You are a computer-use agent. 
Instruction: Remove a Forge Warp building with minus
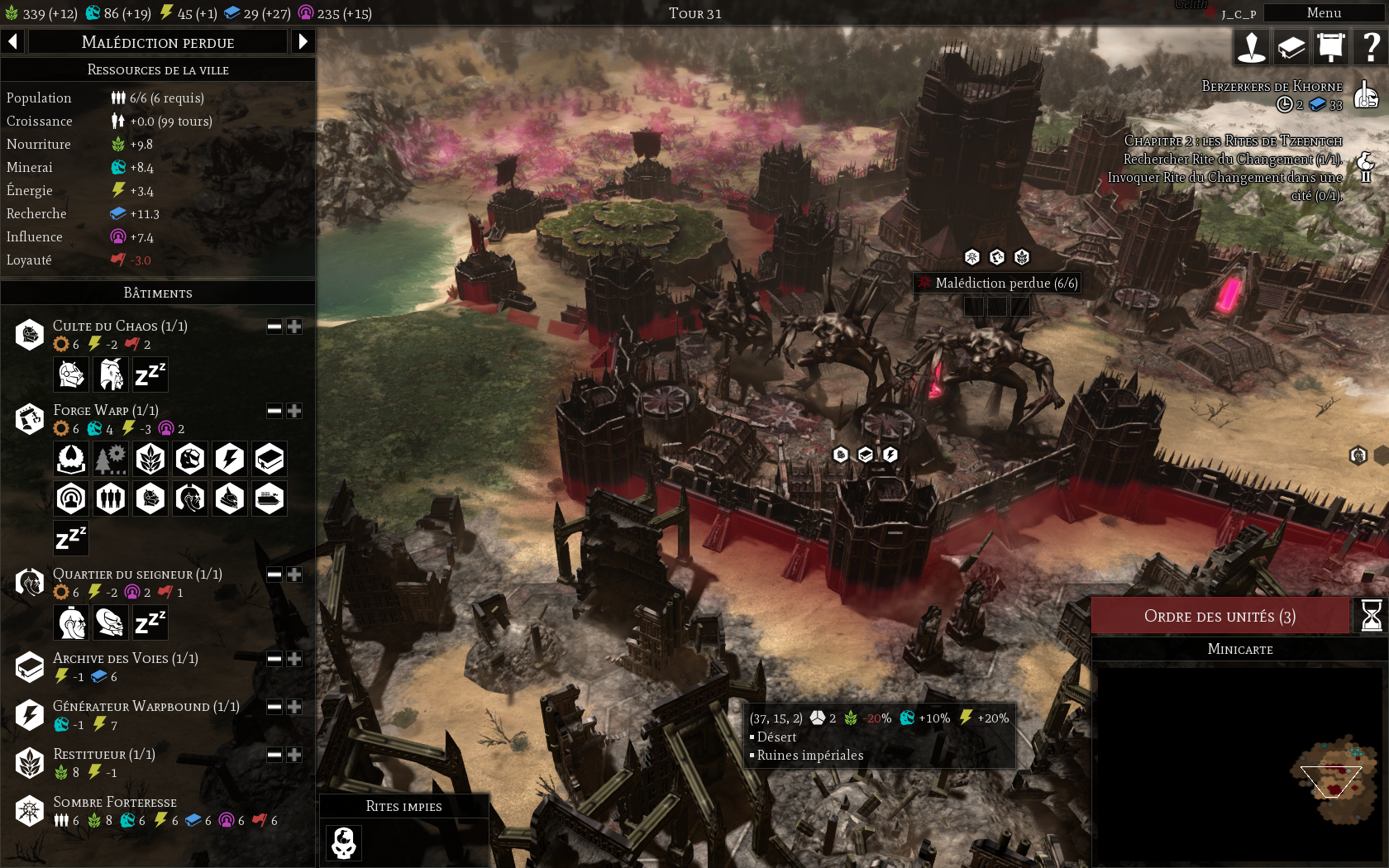[274, 411]
